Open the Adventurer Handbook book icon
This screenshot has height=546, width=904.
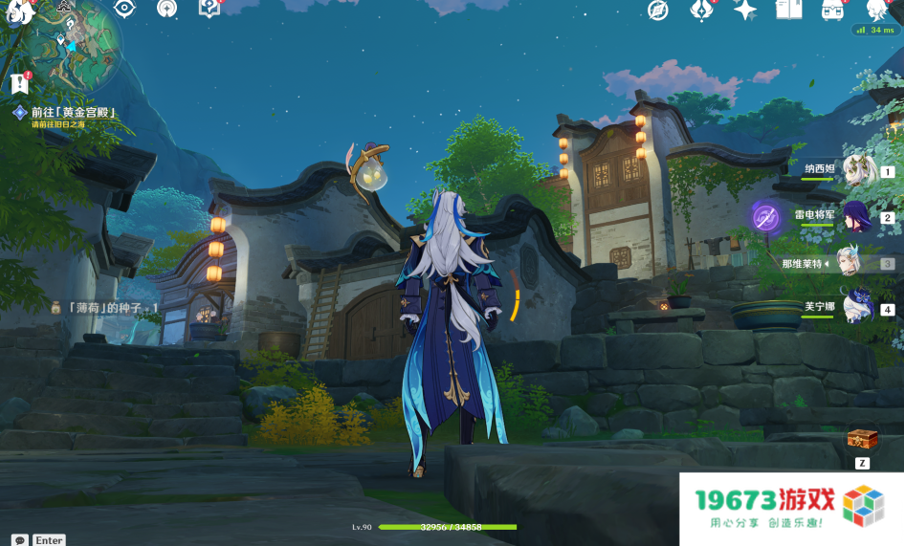(789, 10)
